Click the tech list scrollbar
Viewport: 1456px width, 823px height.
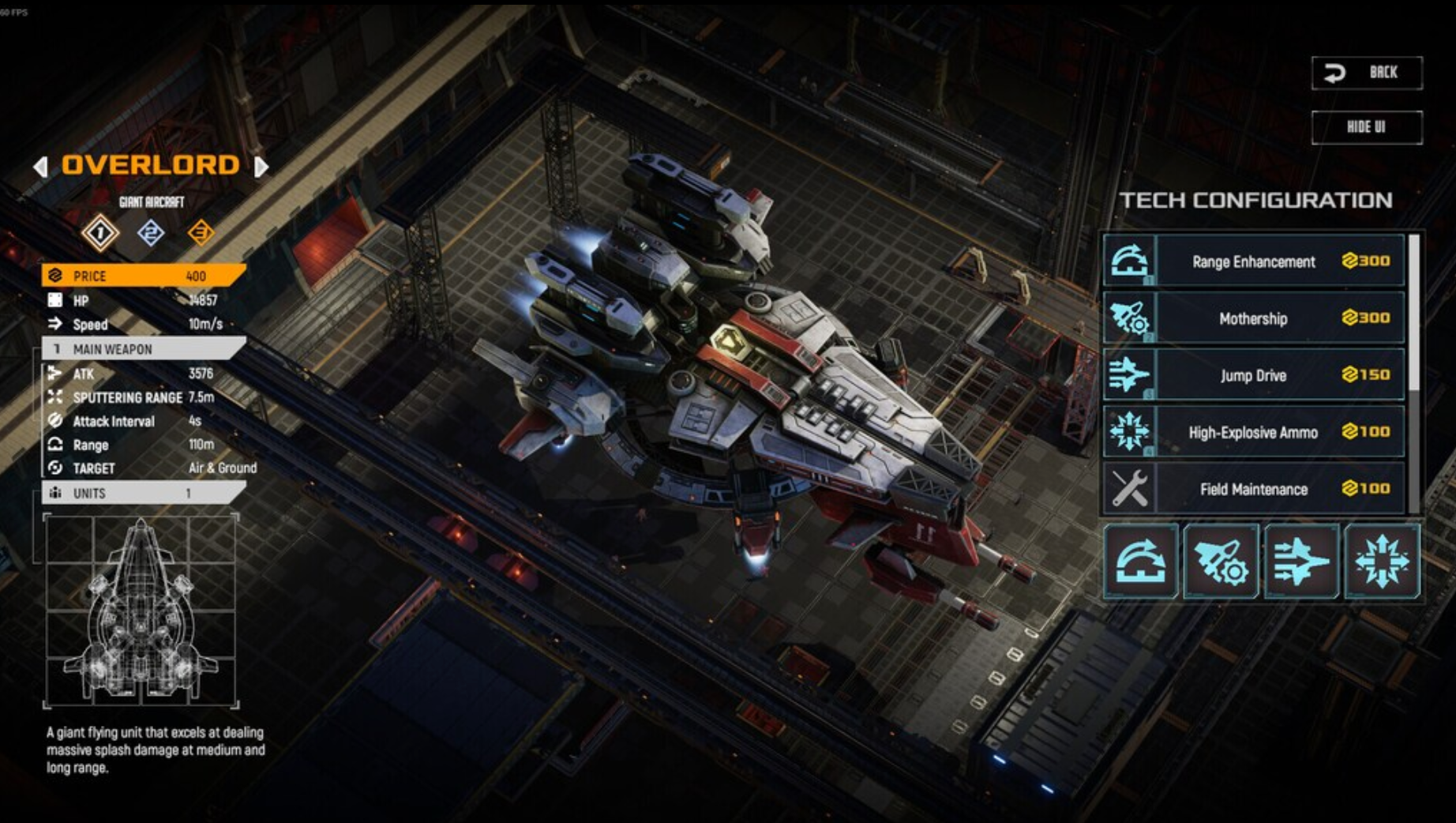tap(1414, 316)
